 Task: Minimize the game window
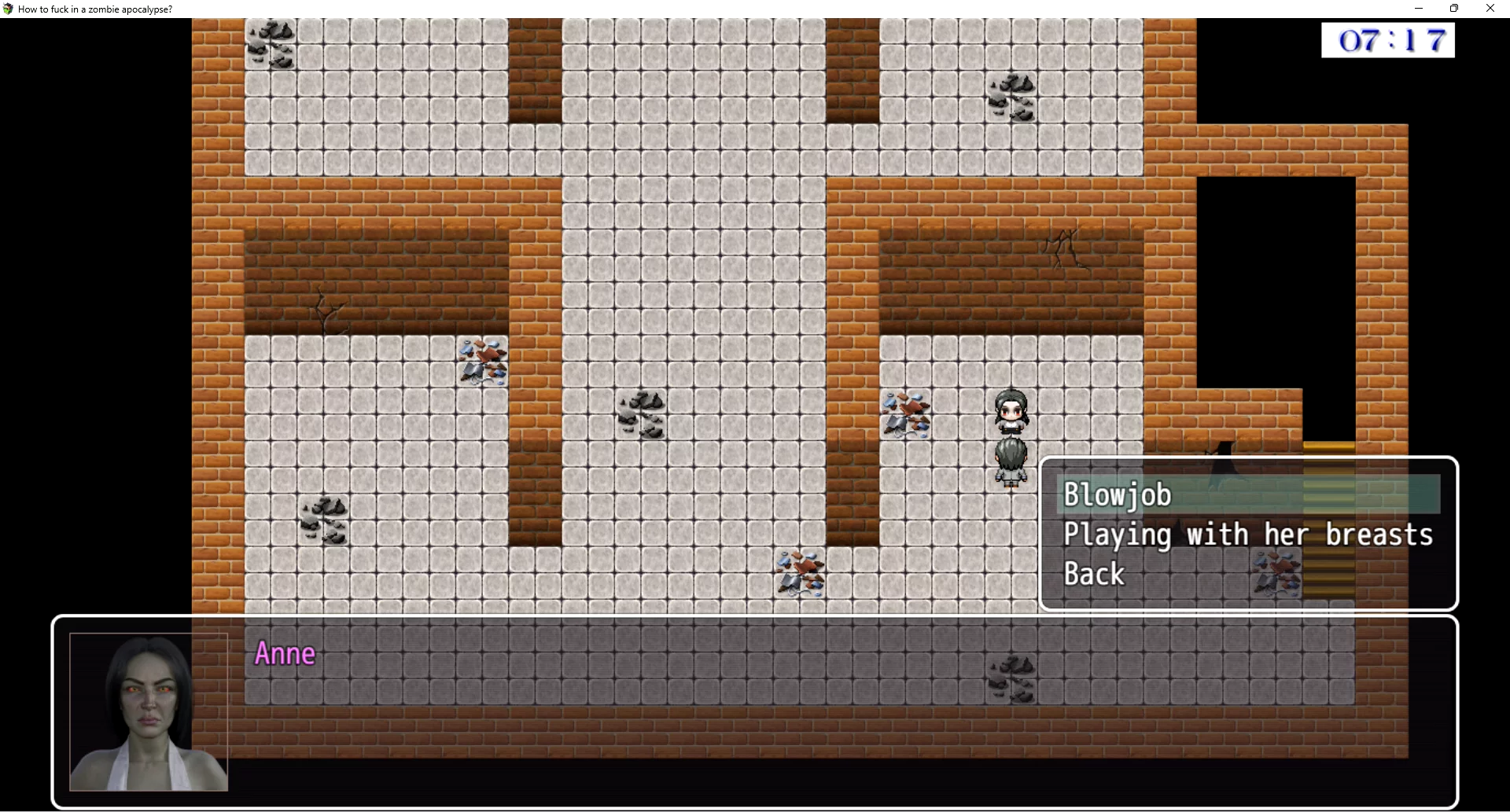(x=1419, y=9)
